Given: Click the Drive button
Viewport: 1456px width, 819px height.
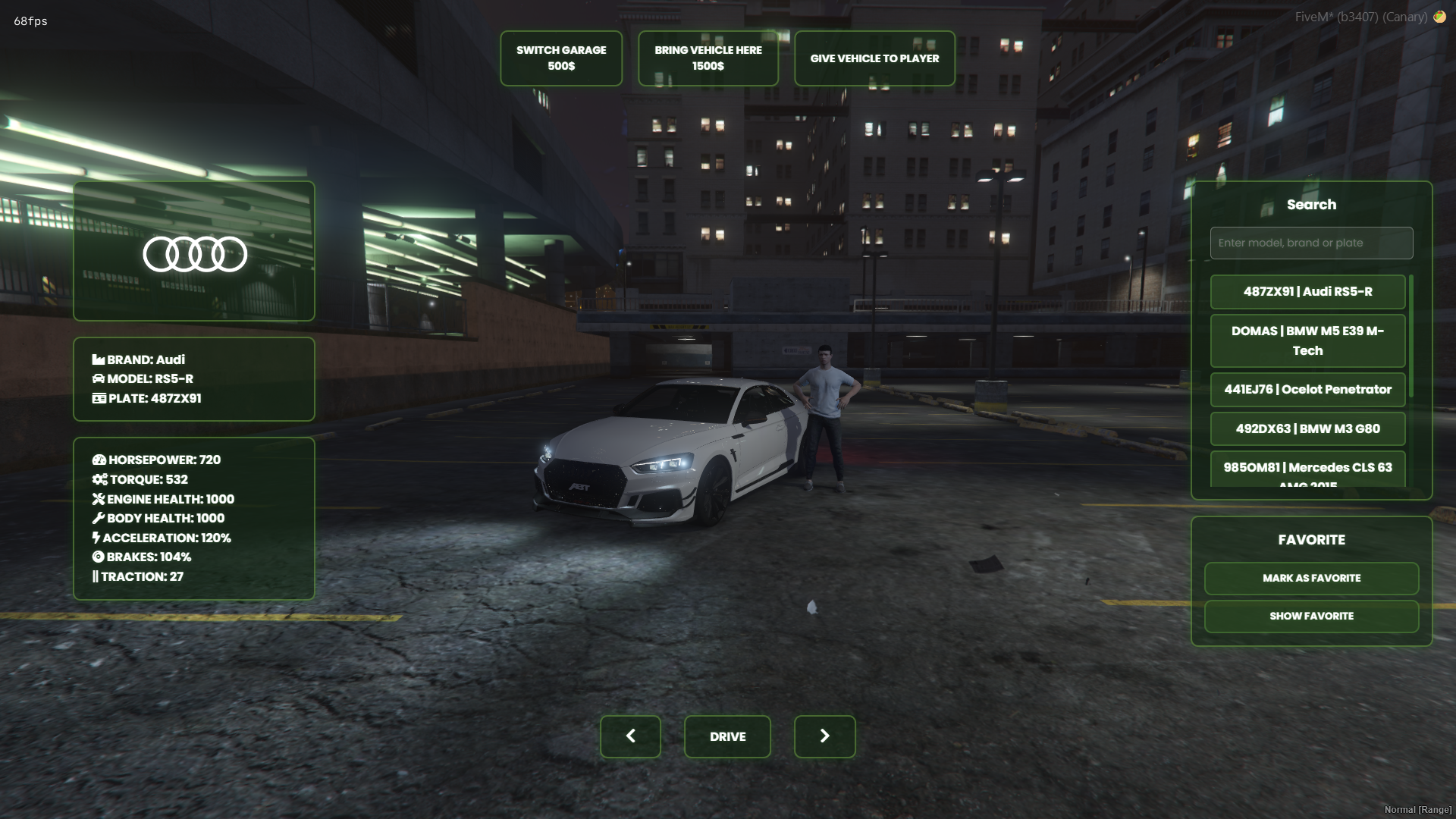Looking at the screenshot, I should pyautogui.click(x=727, y=736).
